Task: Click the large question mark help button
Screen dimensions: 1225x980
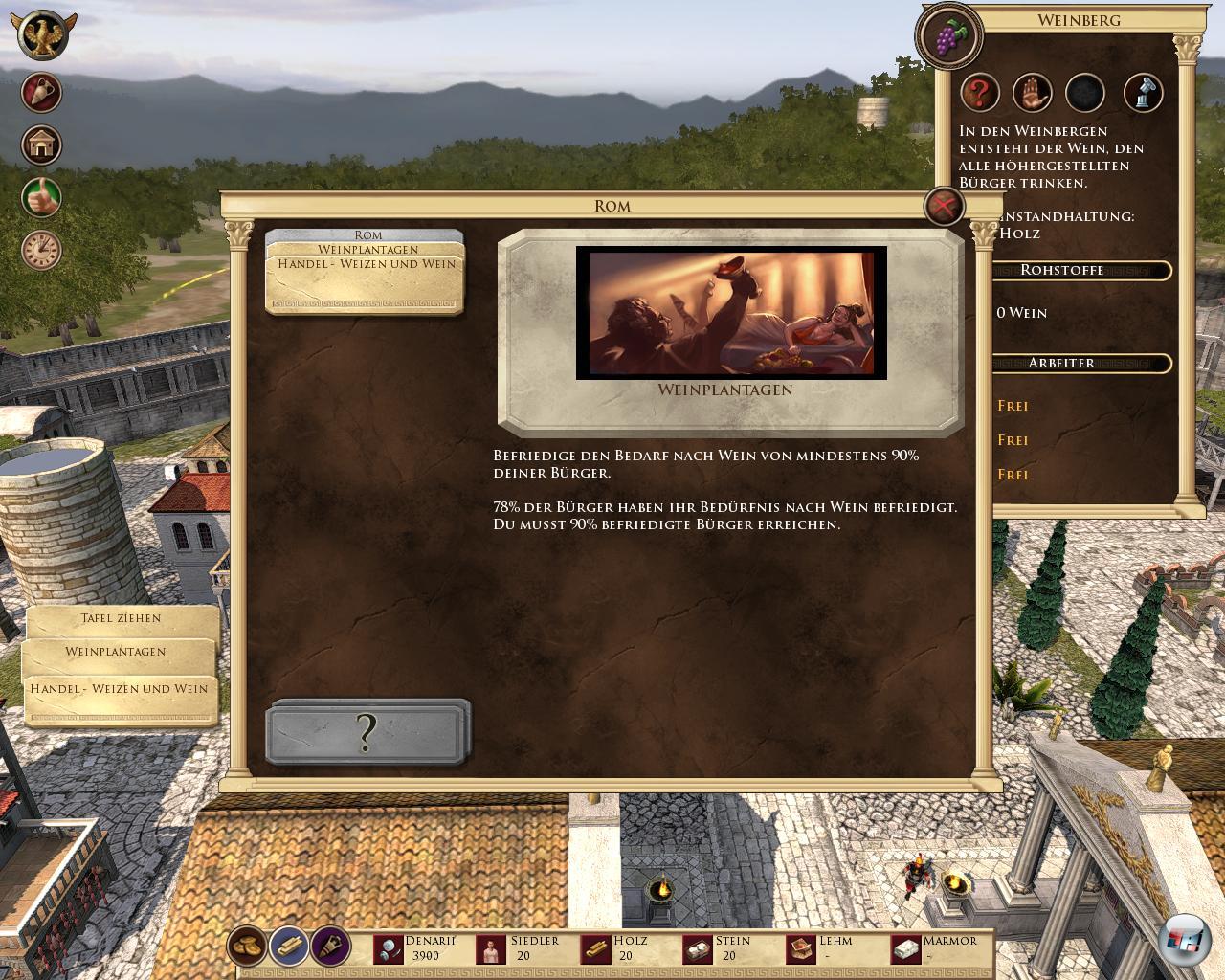Action: pos(367,732)
